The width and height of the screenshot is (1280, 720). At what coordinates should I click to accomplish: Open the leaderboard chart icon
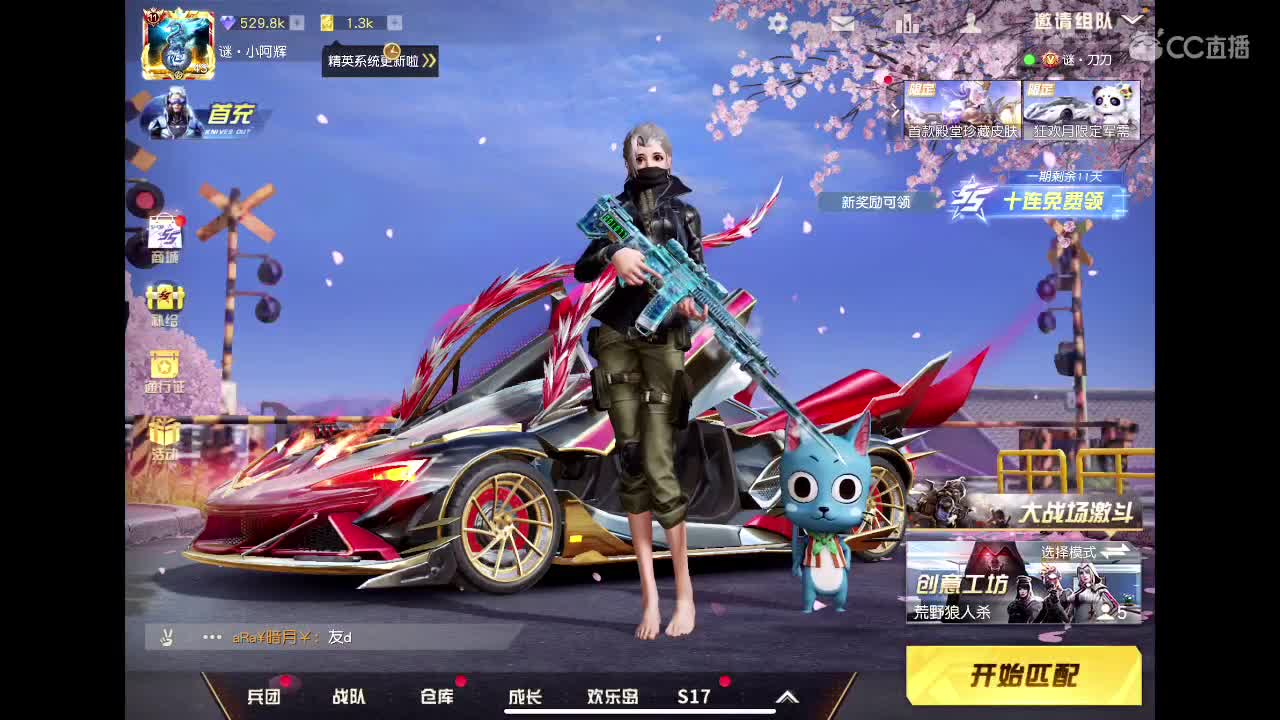click(x=907, y=22)
